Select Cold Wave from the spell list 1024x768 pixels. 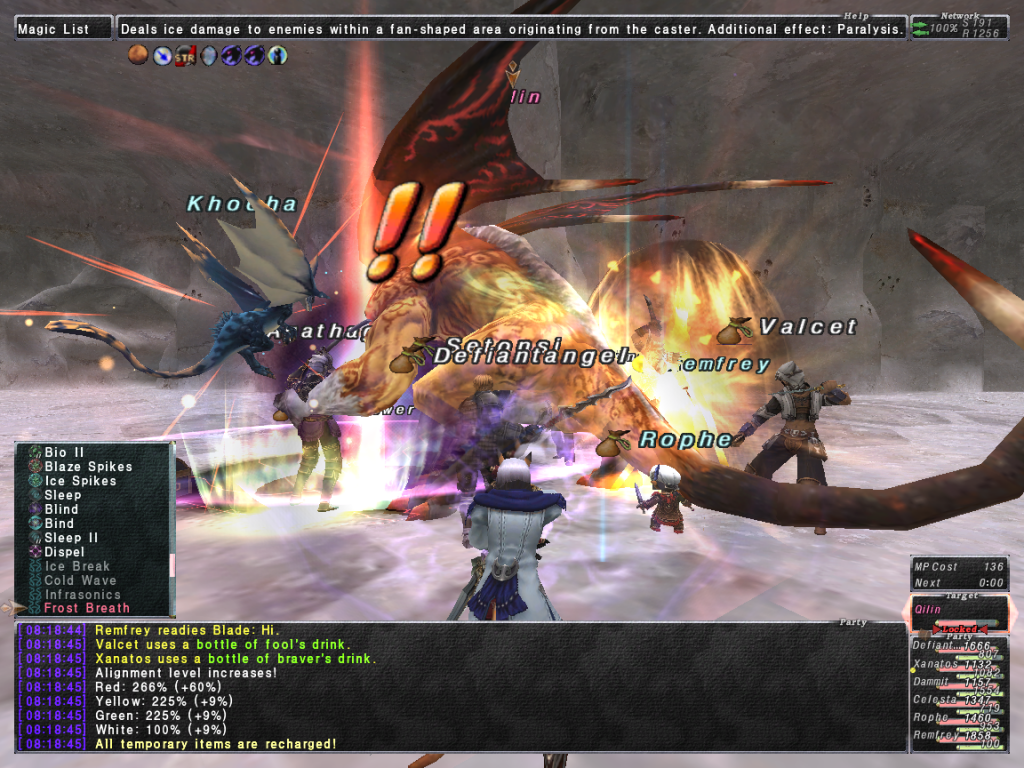click(80, 580)
